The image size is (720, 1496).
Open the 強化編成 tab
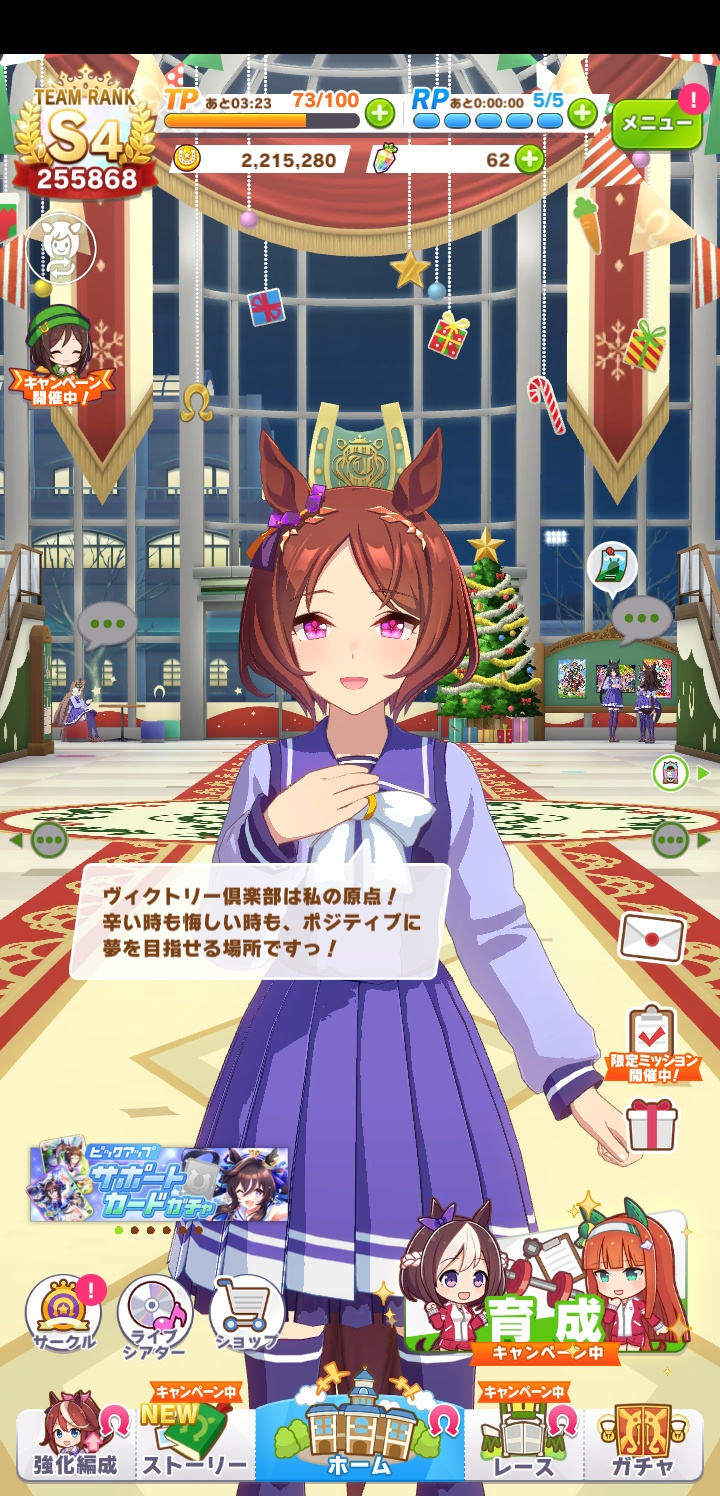[x=76, y=1443]
